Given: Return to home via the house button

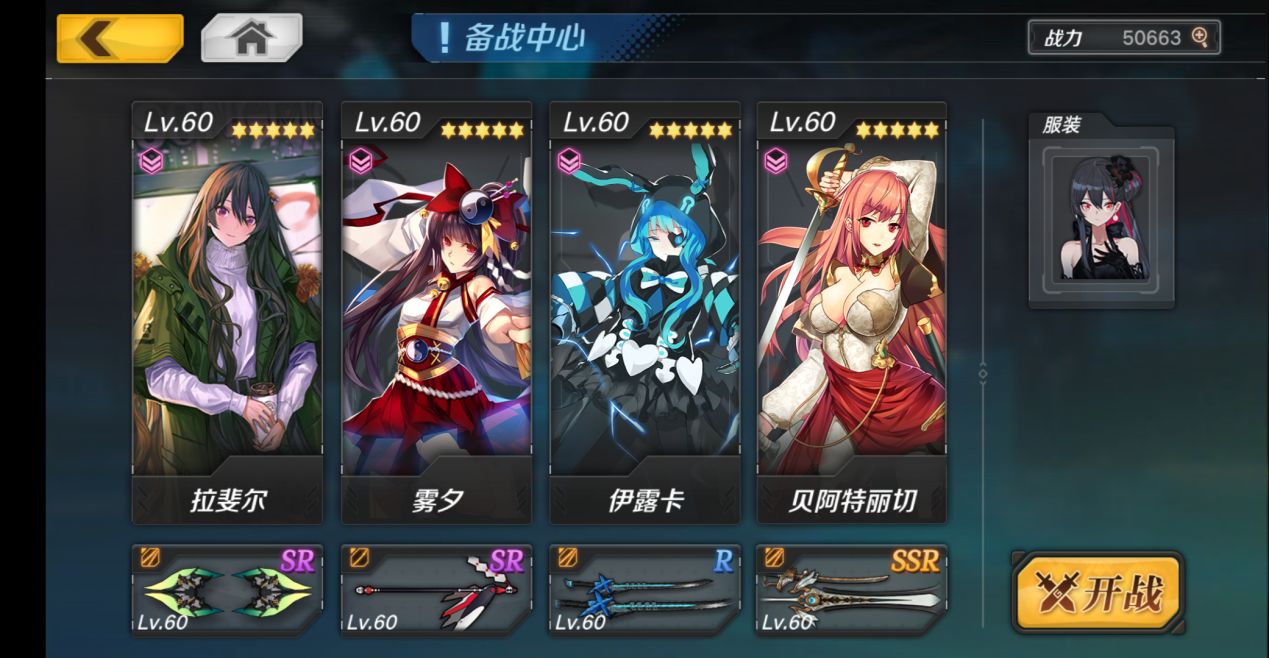Looking at the screenshot, I should pos(251,38).
